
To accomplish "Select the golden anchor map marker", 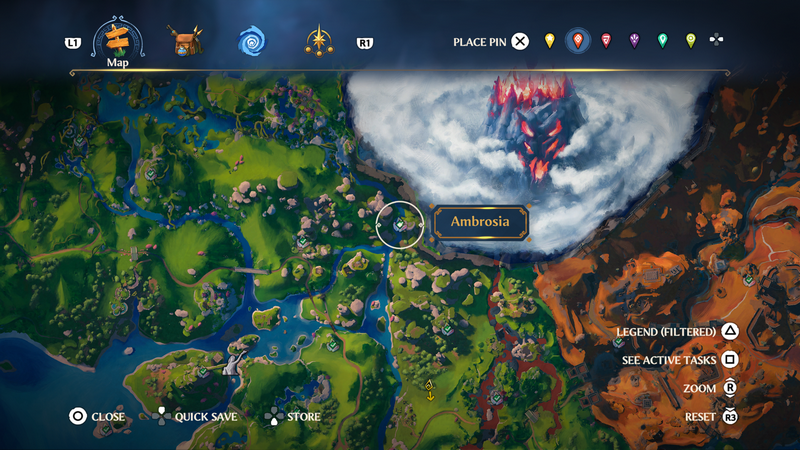I will [x=431, y=389].
